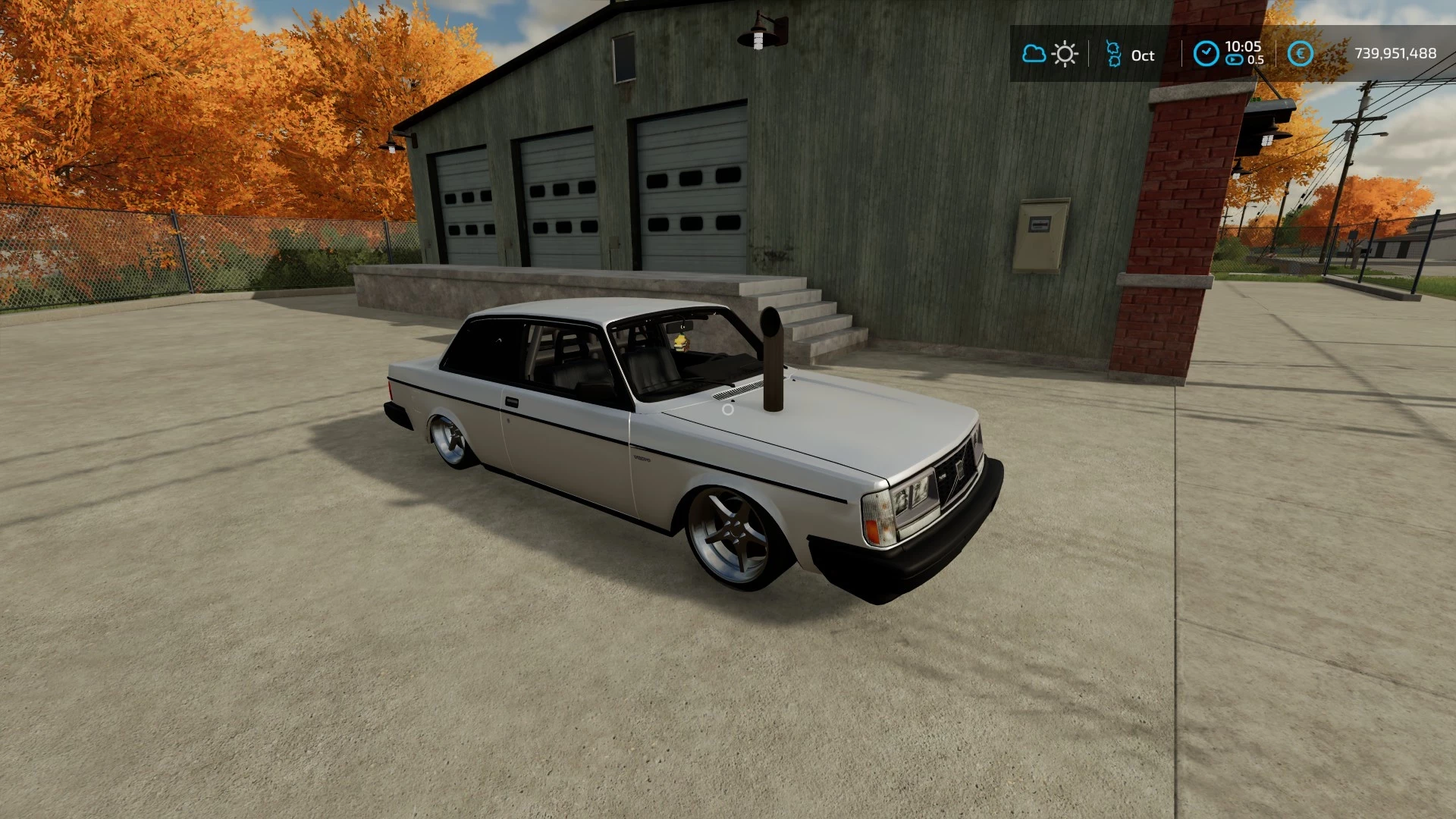Click the Euro currency coin icon
This screenshot has width=1456, height=819.
(x=1301, y=53)
